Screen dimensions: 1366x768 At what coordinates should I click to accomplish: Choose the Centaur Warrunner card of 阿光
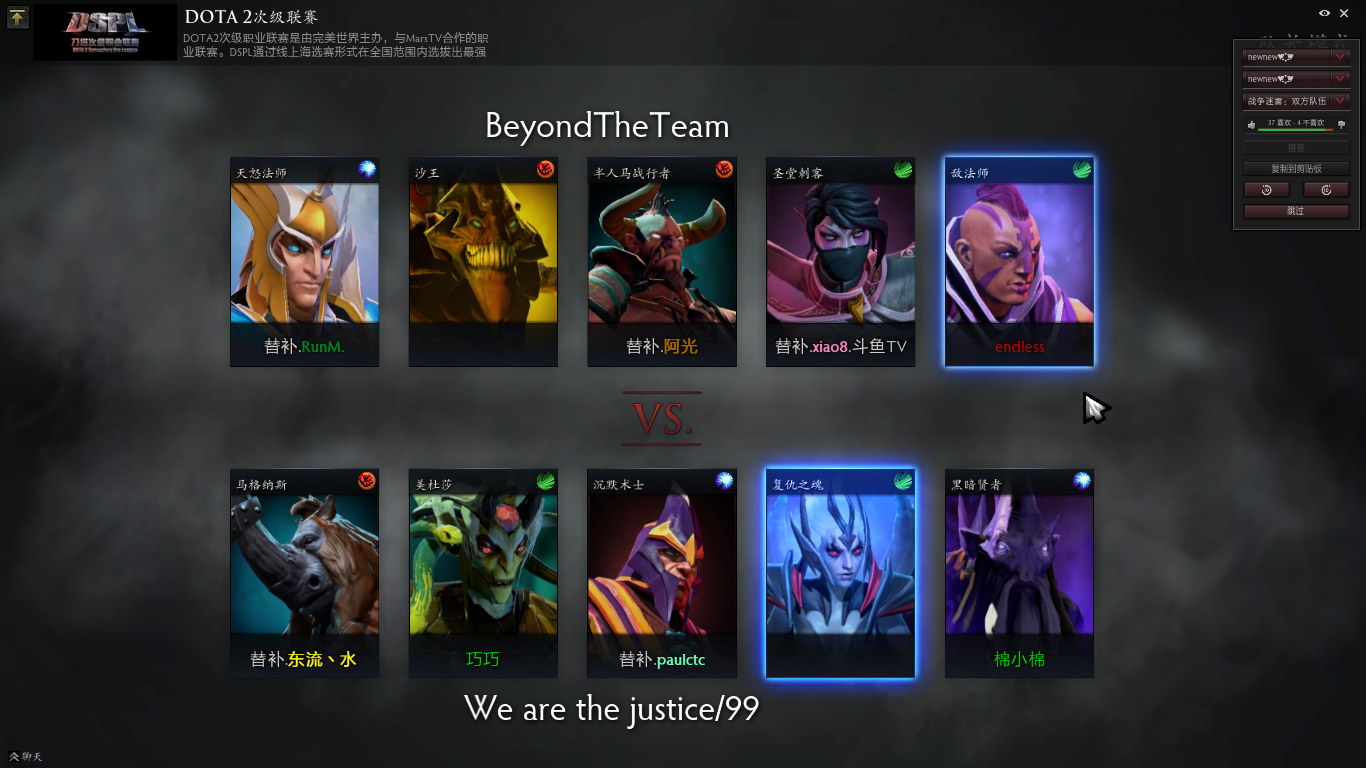[x=662, y=262]
